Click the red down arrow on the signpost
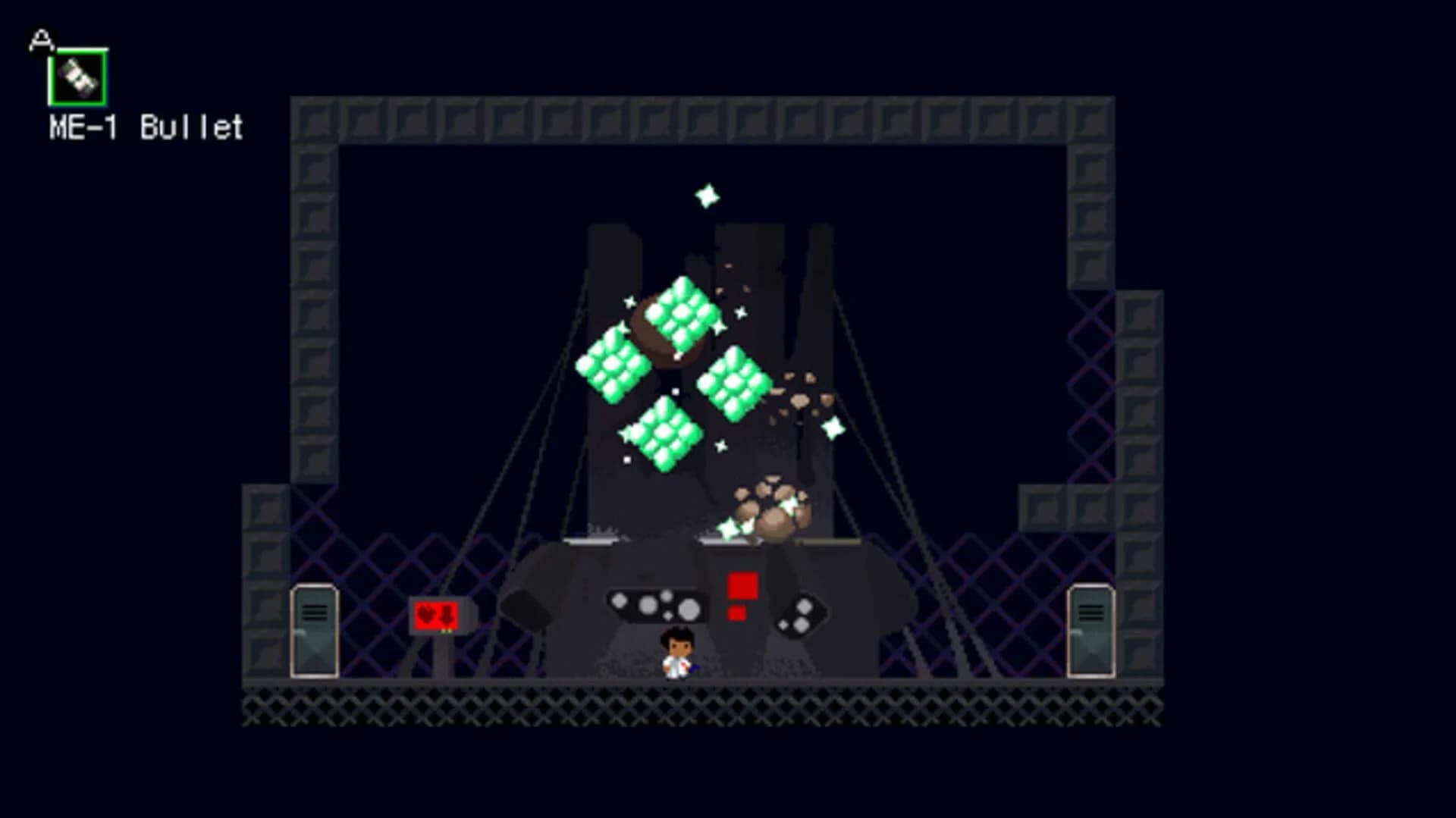The image size is (1456, 818). point(447,616)
